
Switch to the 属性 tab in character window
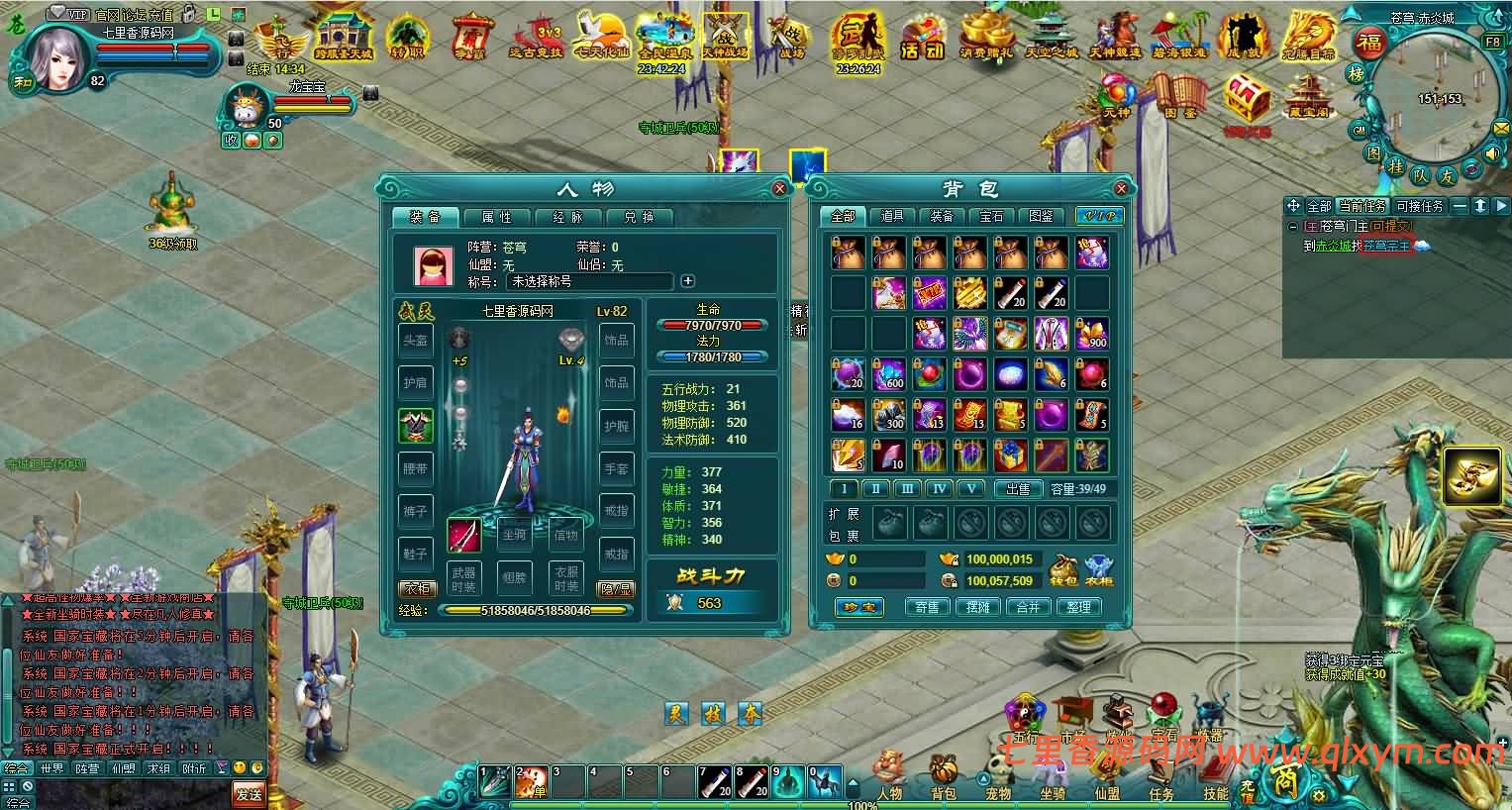coord(496,217)
